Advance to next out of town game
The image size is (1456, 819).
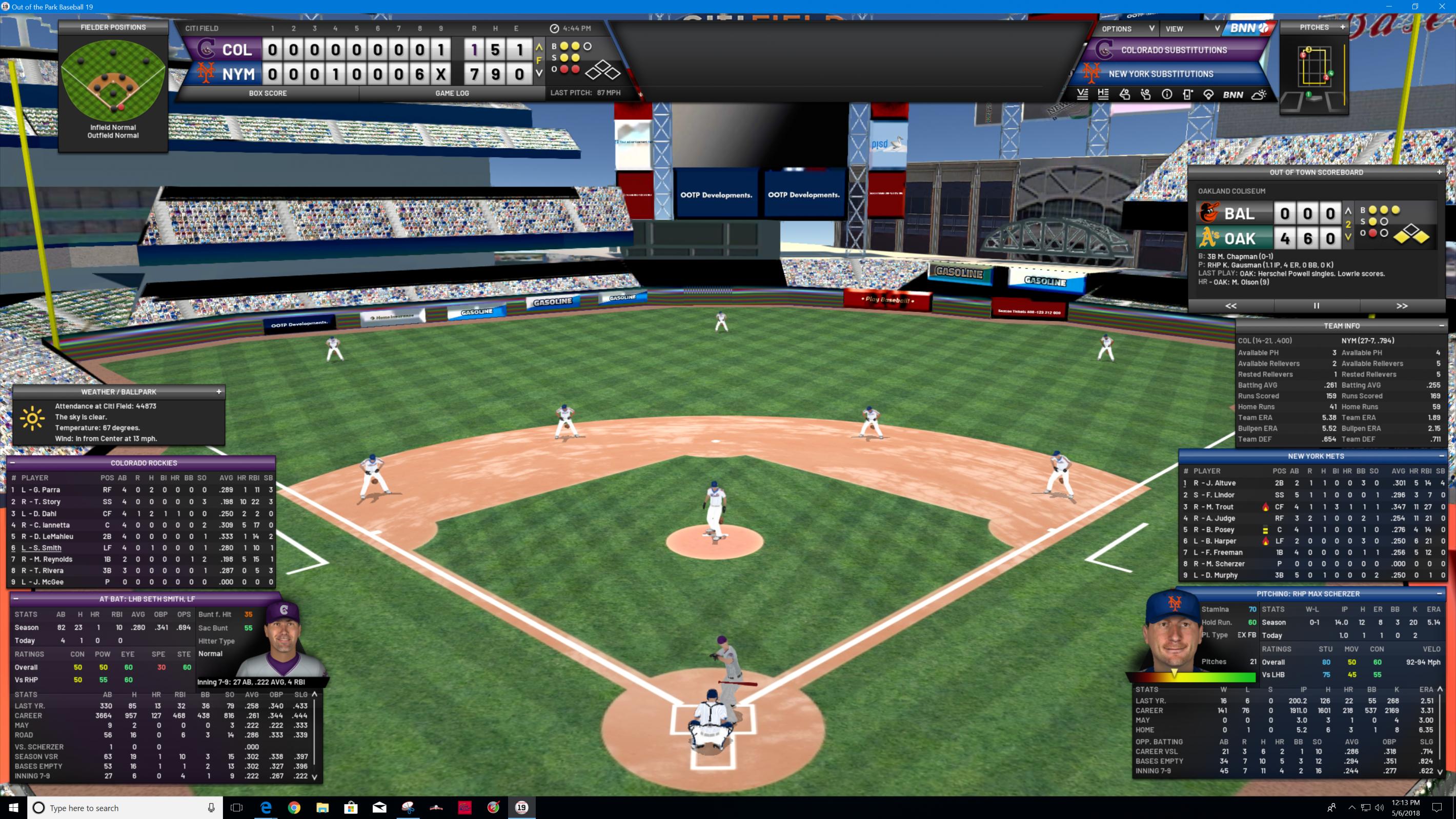(x=1402, y=306)
